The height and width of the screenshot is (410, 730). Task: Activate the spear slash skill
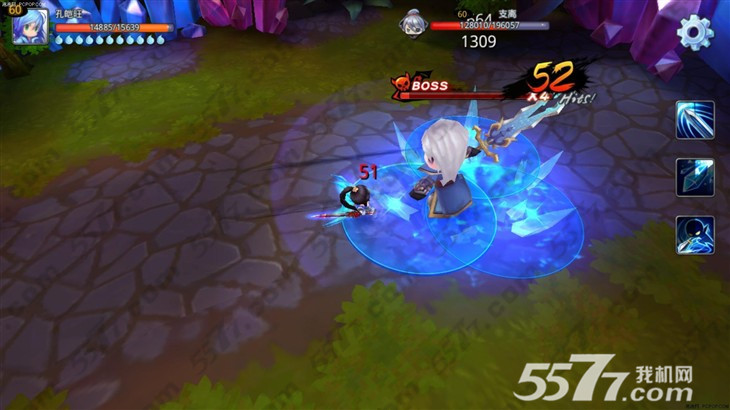[695, 120]
